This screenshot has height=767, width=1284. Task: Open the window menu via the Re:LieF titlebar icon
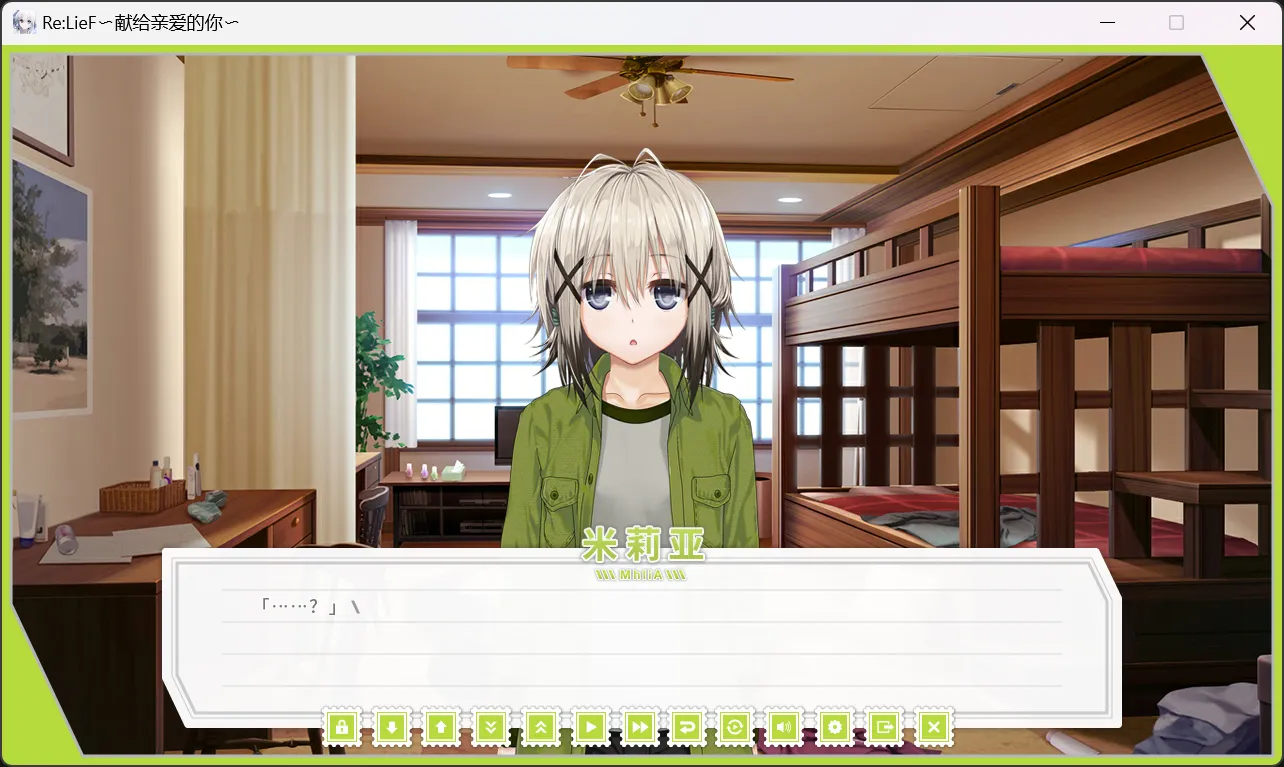[22, 22]
